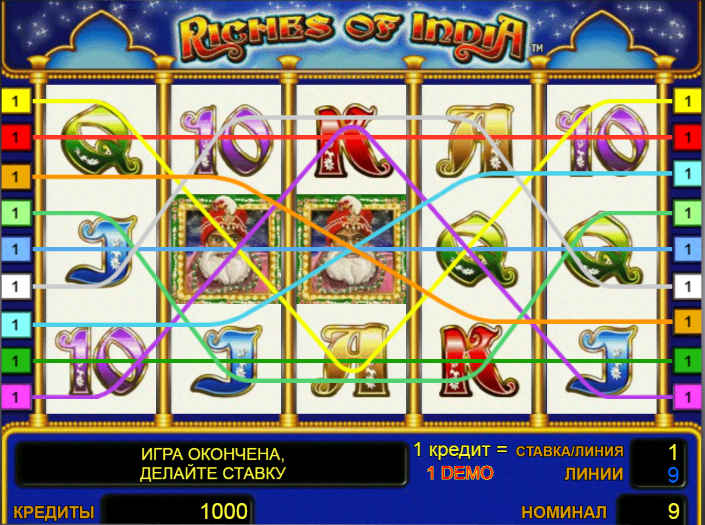Select the yellow payline marker on the left
The image size is (705, 525).
click(16, 100)
